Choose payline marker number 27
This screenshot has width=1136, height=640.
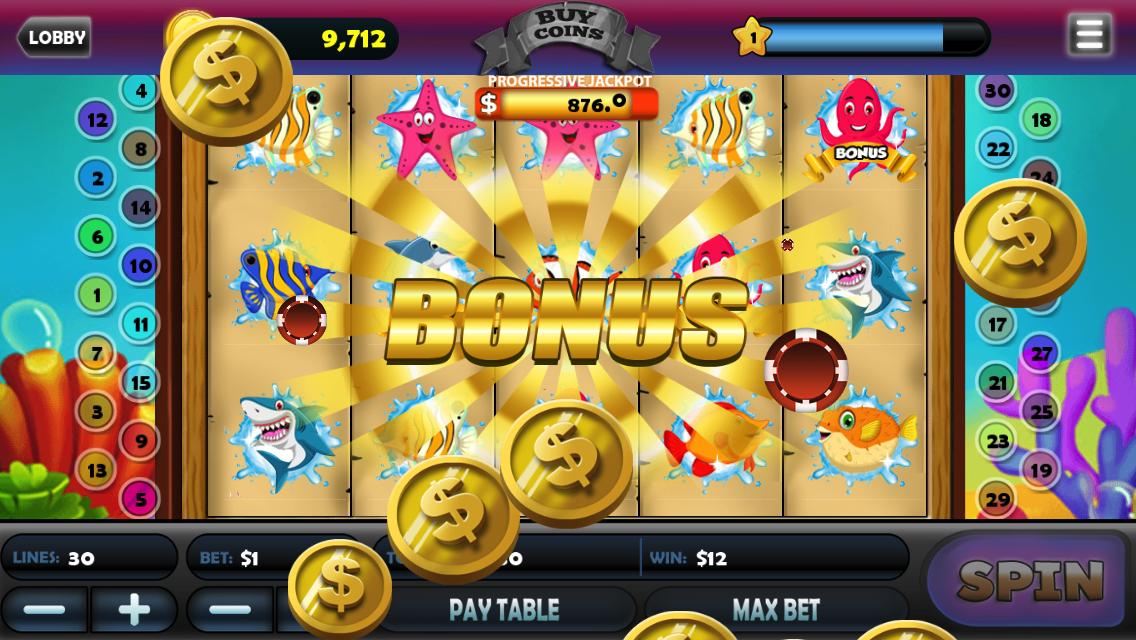[1041, 354]
